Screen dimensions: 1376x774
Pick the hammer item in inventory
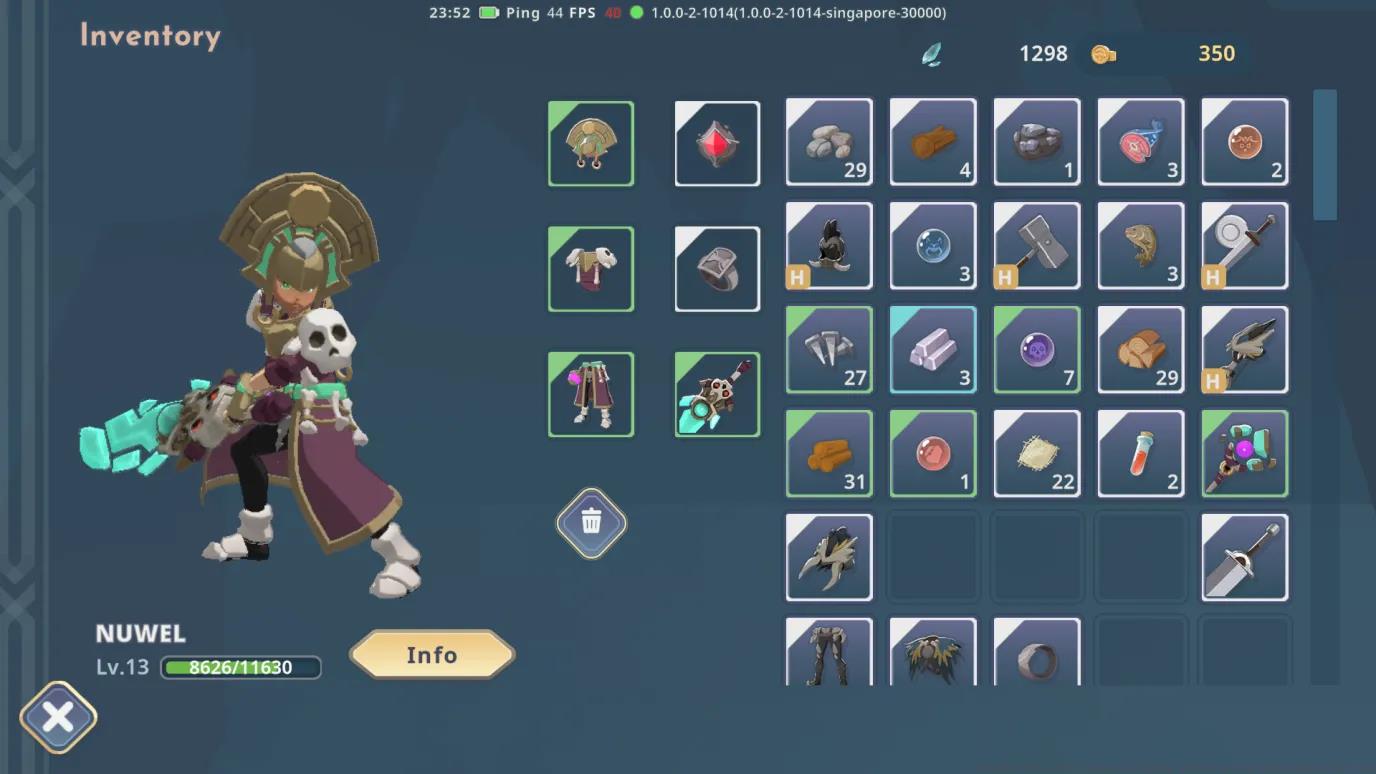[x=1037, y=246]
